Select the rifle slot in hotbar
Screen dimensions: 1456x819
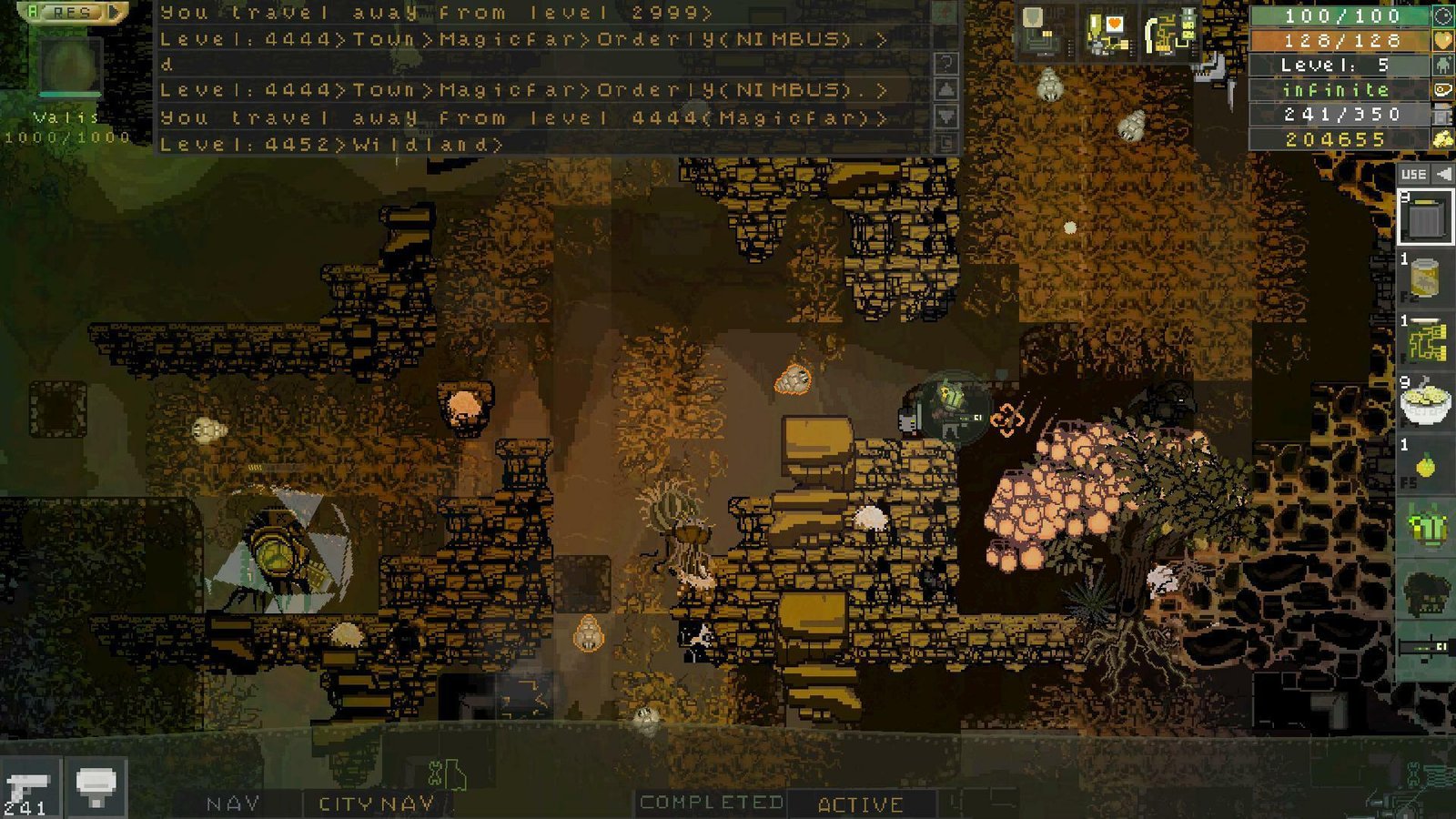(x=1426, y=648)
